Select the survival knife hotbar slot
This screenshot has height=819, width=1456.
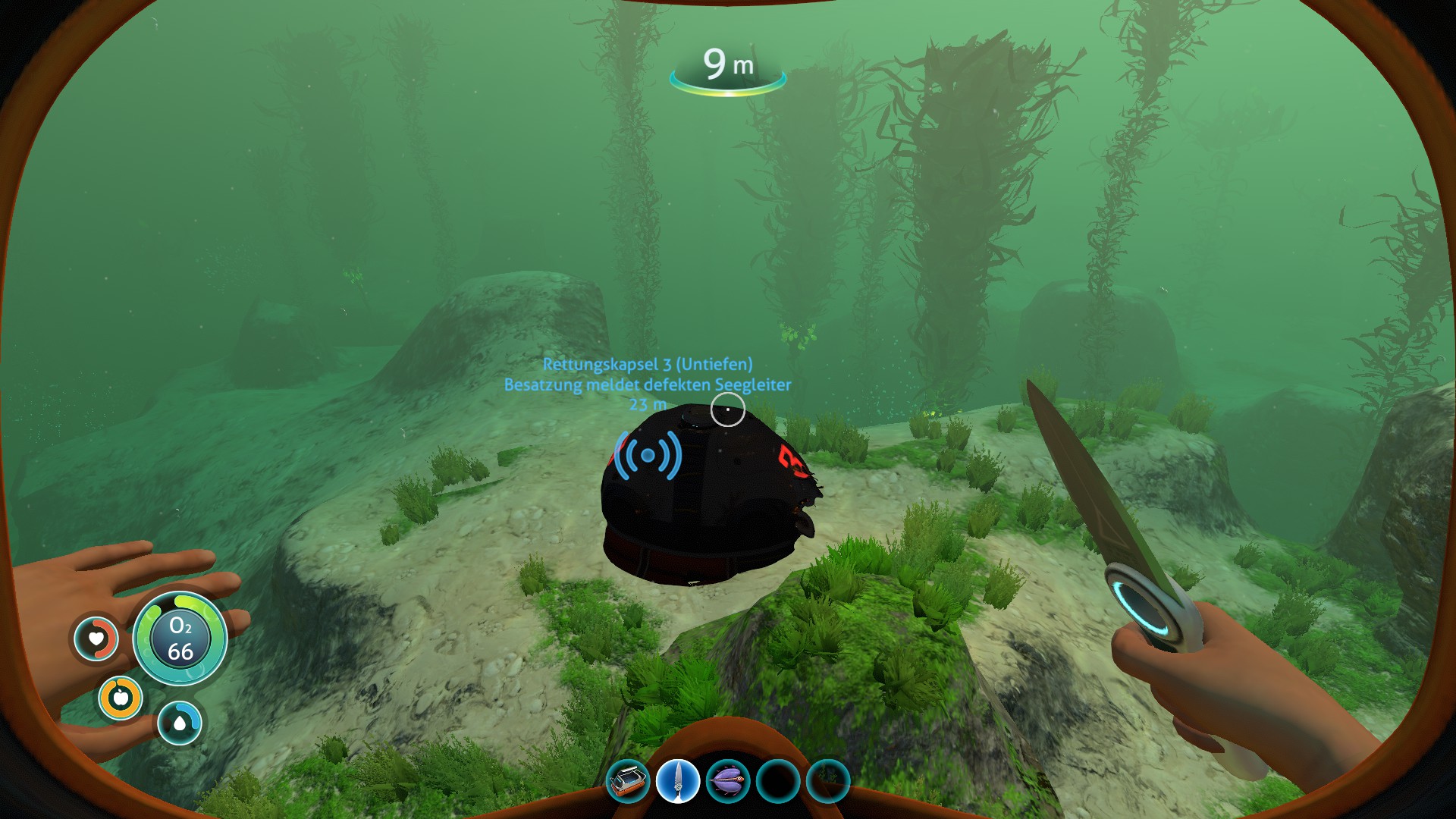[677, 781]
